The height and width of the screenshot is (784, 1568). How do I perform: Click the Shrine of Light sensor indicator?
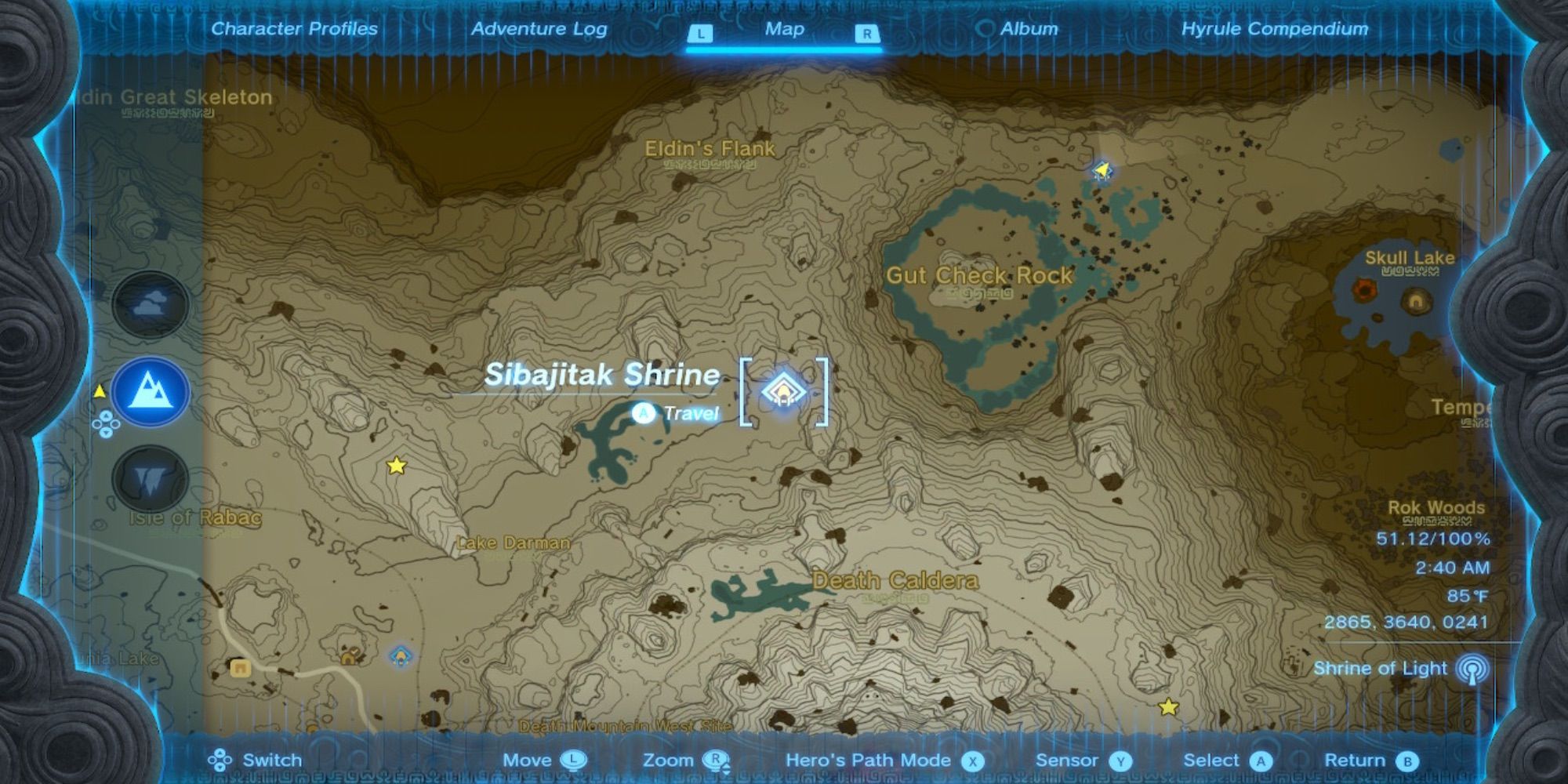point(1472,669)
